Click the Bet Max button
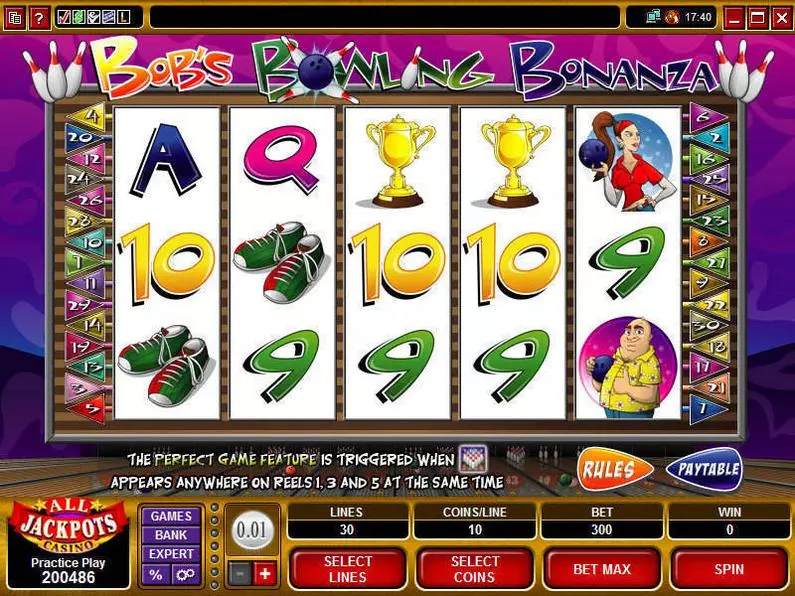This screenshot has width=795, height=596. [602, 569]
